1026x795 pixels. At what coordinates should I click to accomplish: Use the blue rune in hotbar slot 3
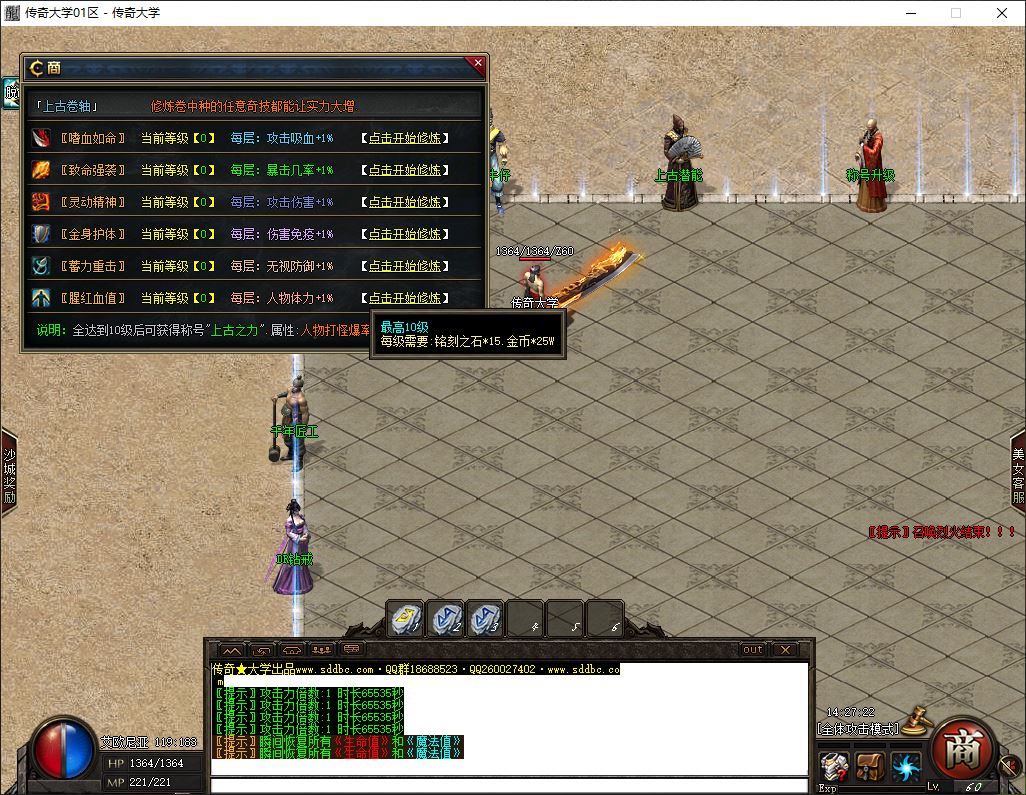(485, 620)
